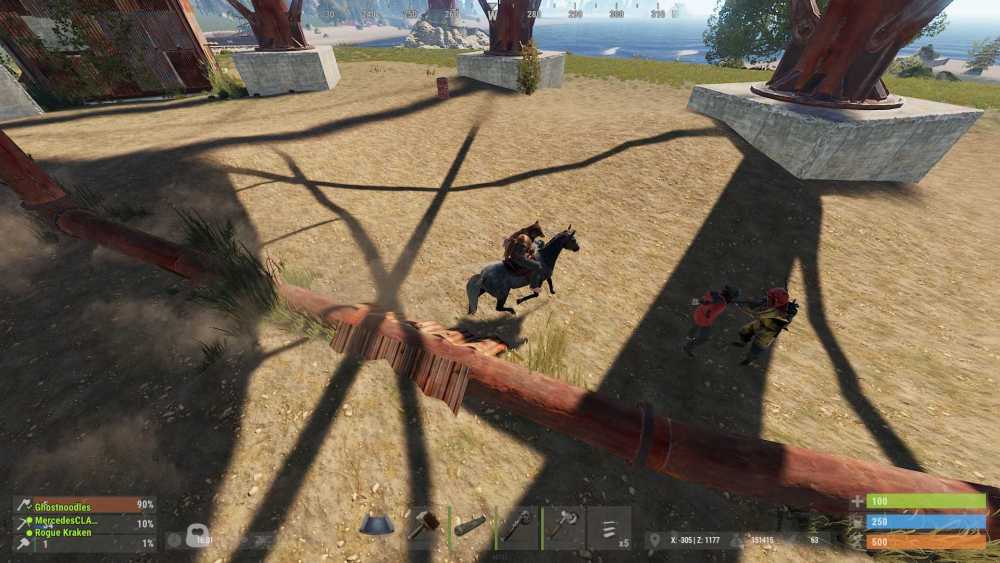Equip the hatchet in the hotbar
Viewport: 1000px width, 563px height.
click(563, 526)
